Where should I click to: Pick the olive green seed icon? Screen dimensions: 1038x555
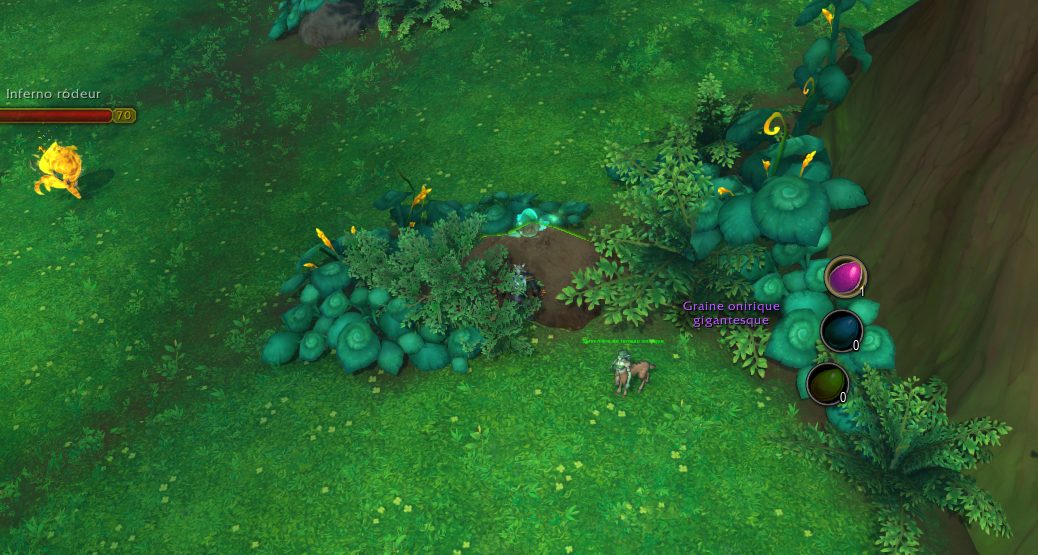pos(827,383)
